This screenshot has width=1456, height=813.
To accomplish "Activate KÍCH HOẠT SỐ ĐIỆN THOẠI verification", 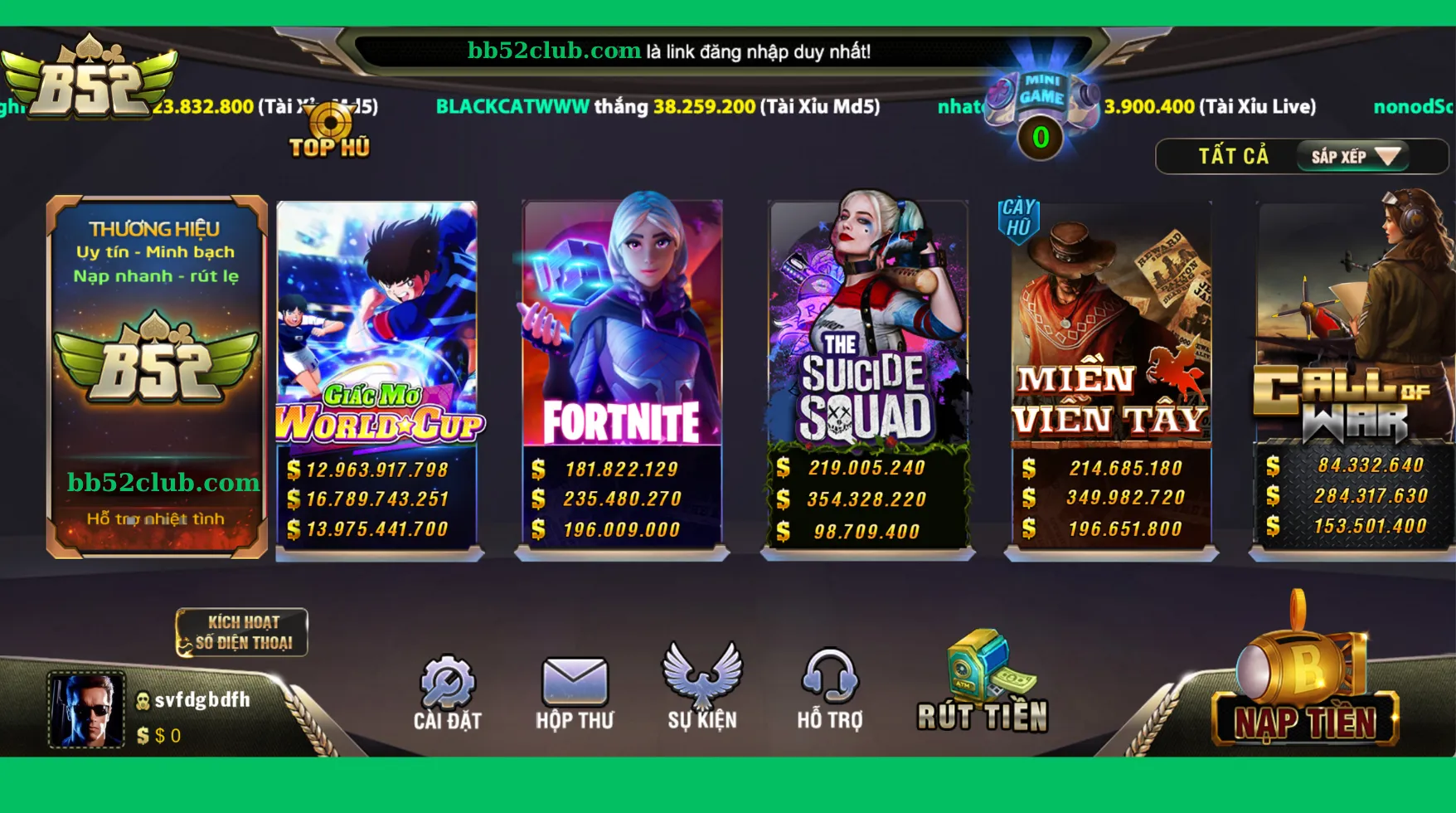I will 241,632.
